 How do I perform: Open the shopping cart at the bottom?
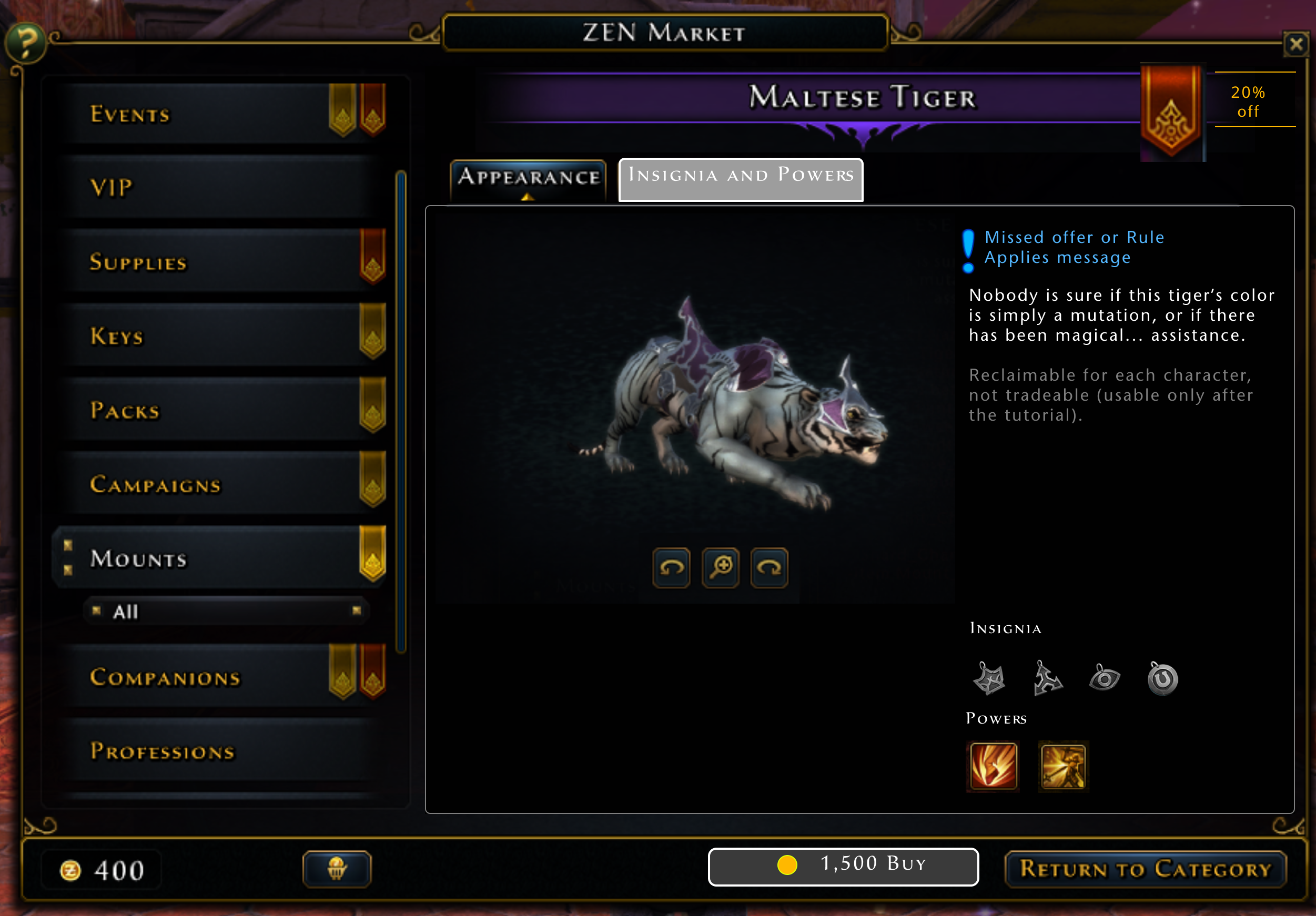[x=337, y=869]
